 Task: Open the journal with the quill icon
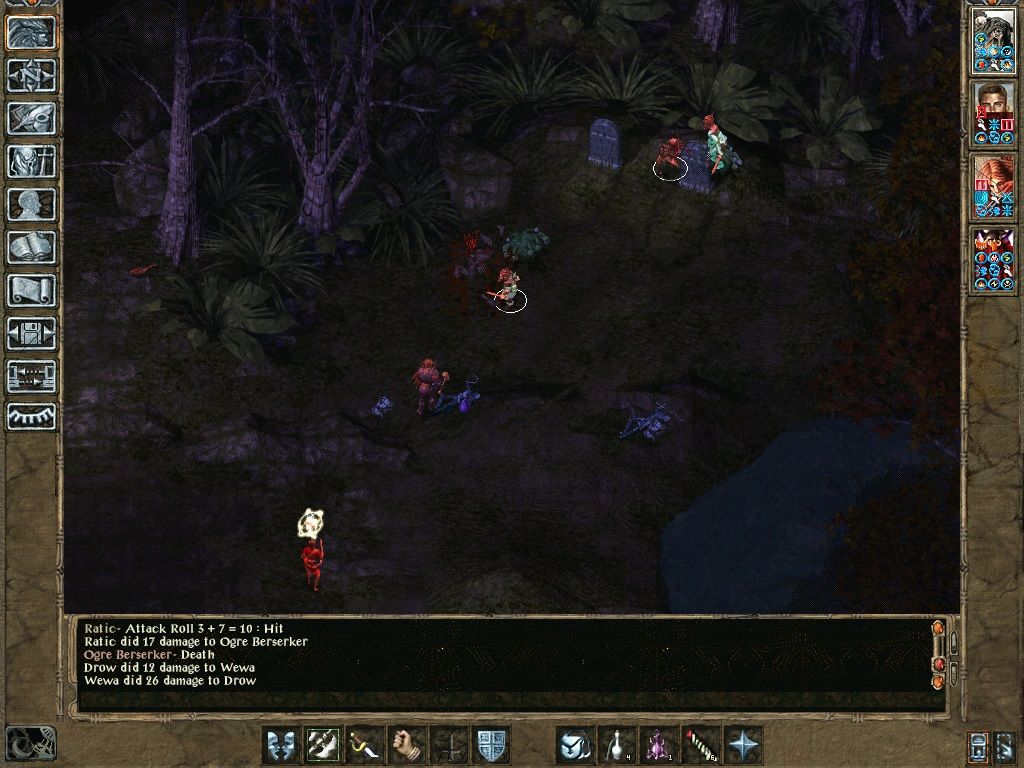coord(31,118)
